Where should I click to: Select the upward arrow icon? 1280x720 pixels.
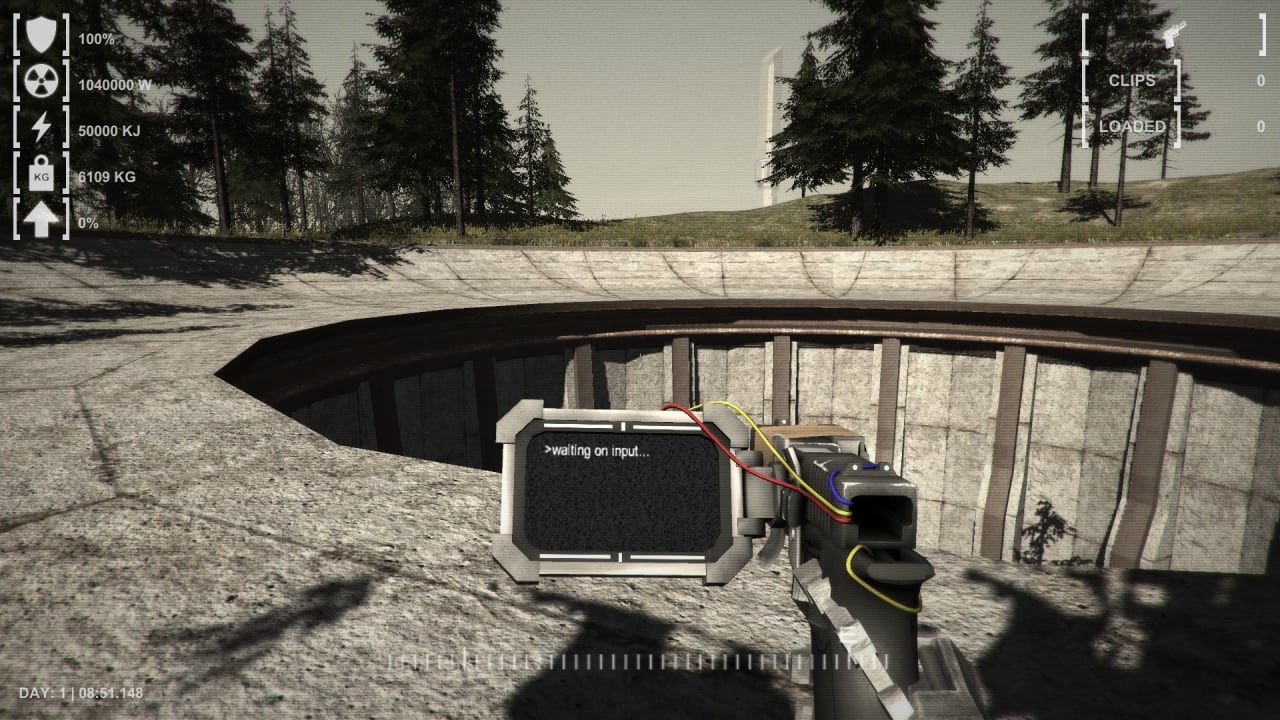[41, 221]
